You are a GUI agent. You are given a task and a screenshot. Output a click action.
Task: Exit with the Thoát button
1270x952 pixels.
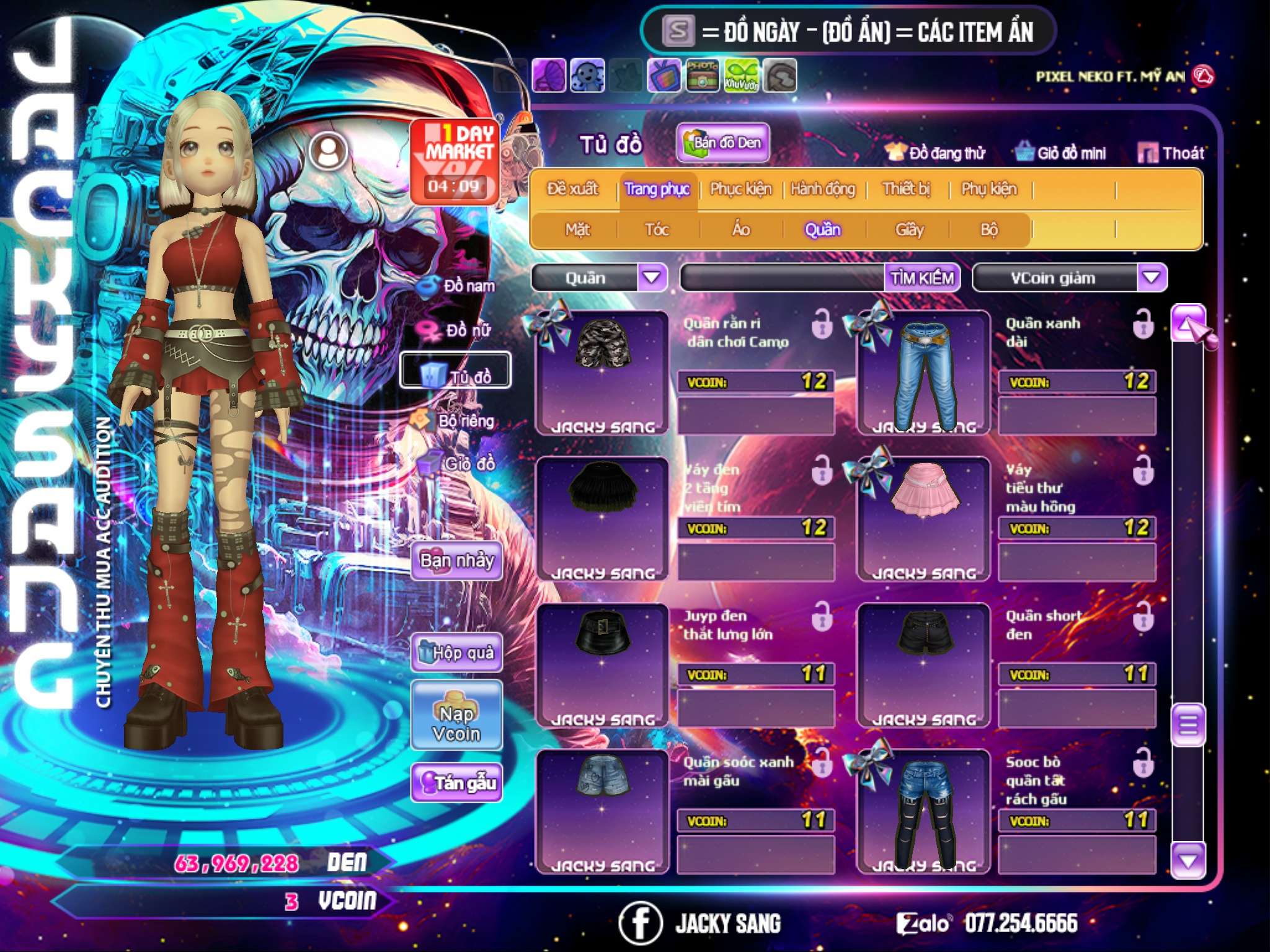click(1171, 152)
